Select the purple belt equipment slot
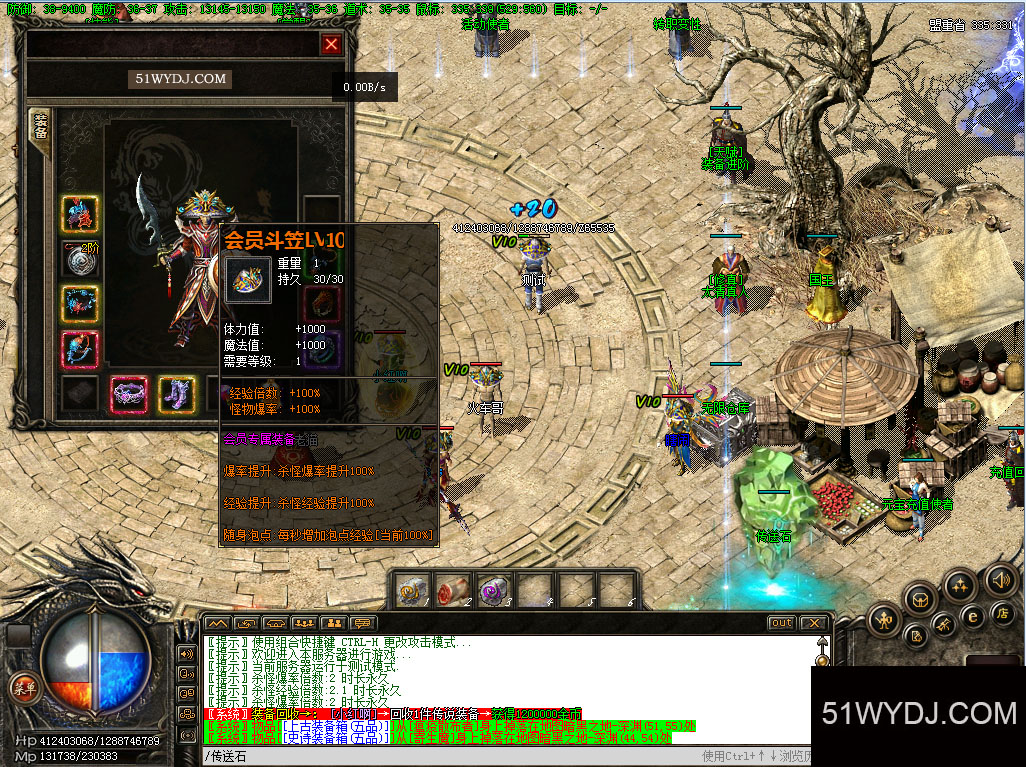The image size is (1026, 767). coord(129,392)
